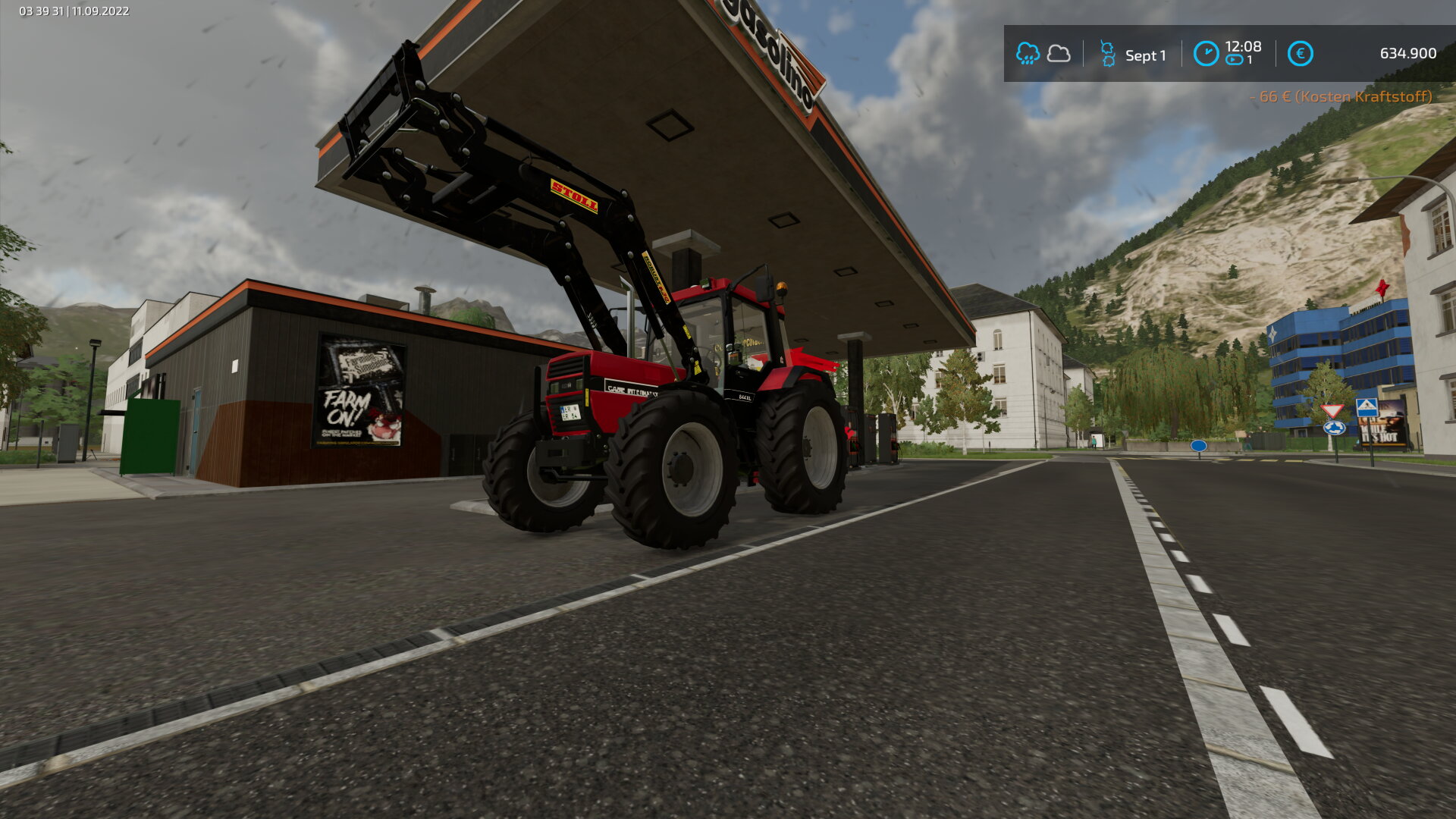This screenshot has height=819, width=1456.
Task: Click the cloudy forecast icon
Action: click(1059, 54)
